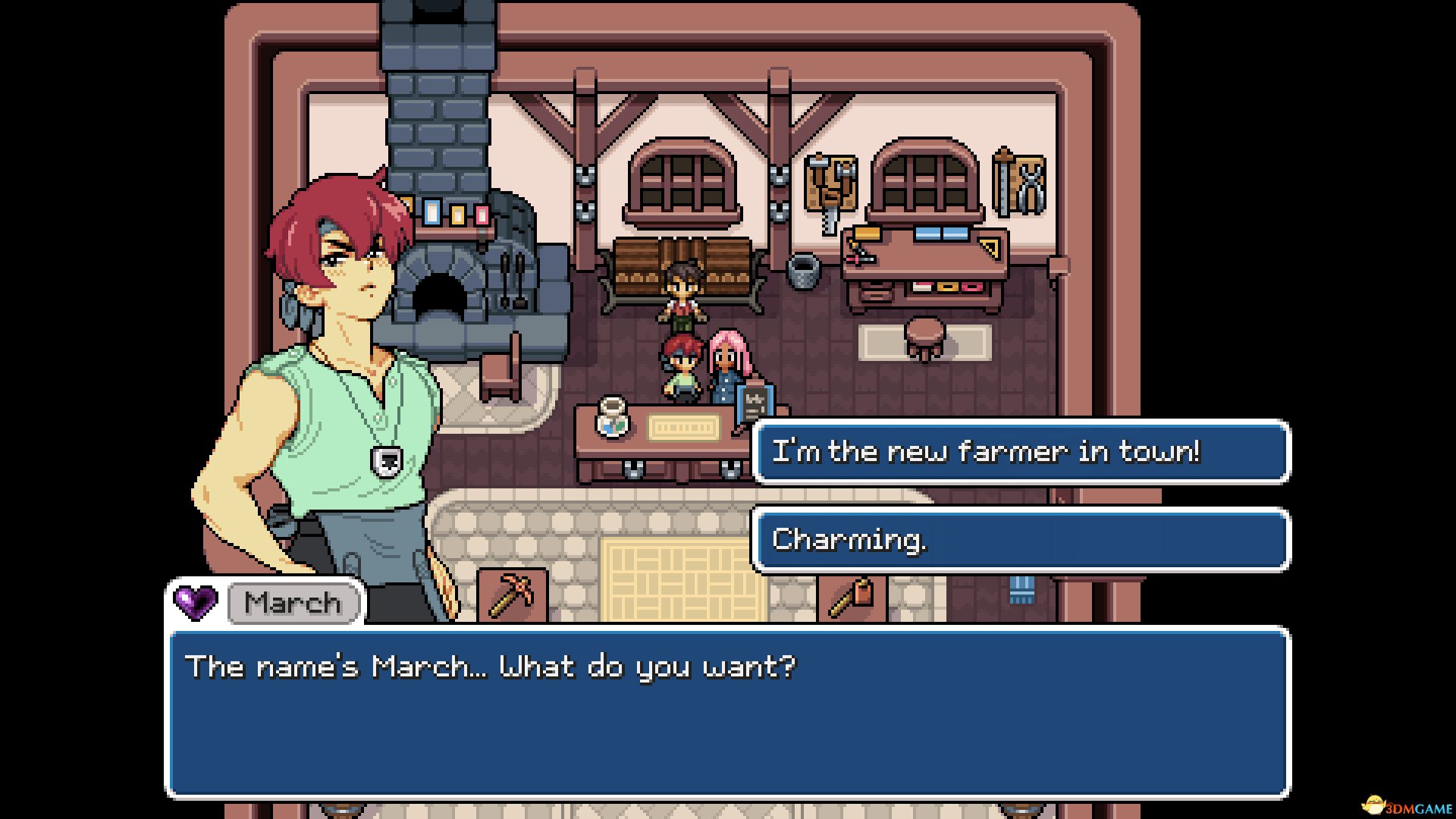The width and height of the screenshot is (1456, 819).
Task: Click the purple heart friendship icon
Action: coord(196,603)
